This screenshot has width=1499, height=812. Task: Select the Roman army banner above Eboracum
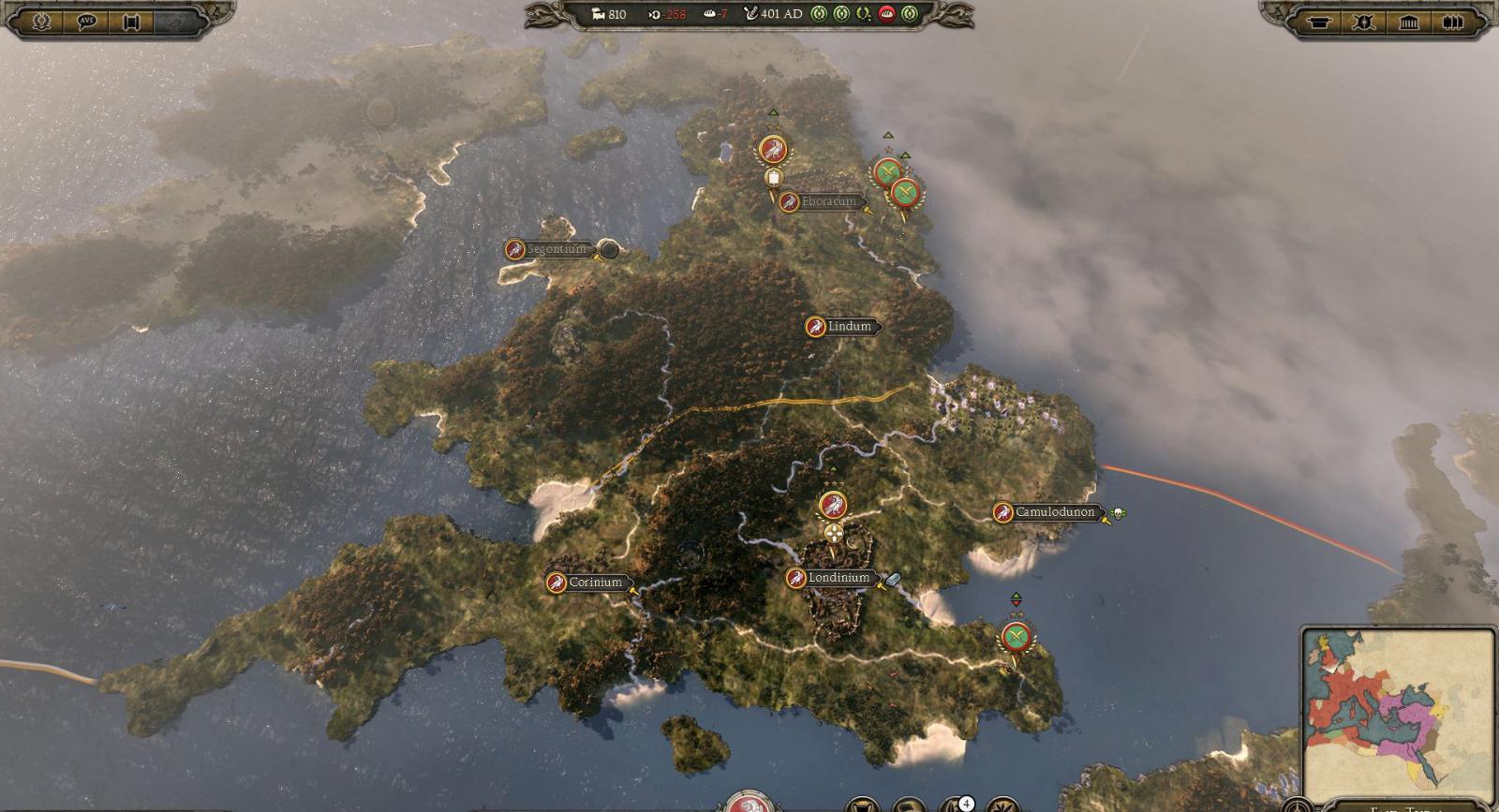(771, 148)
